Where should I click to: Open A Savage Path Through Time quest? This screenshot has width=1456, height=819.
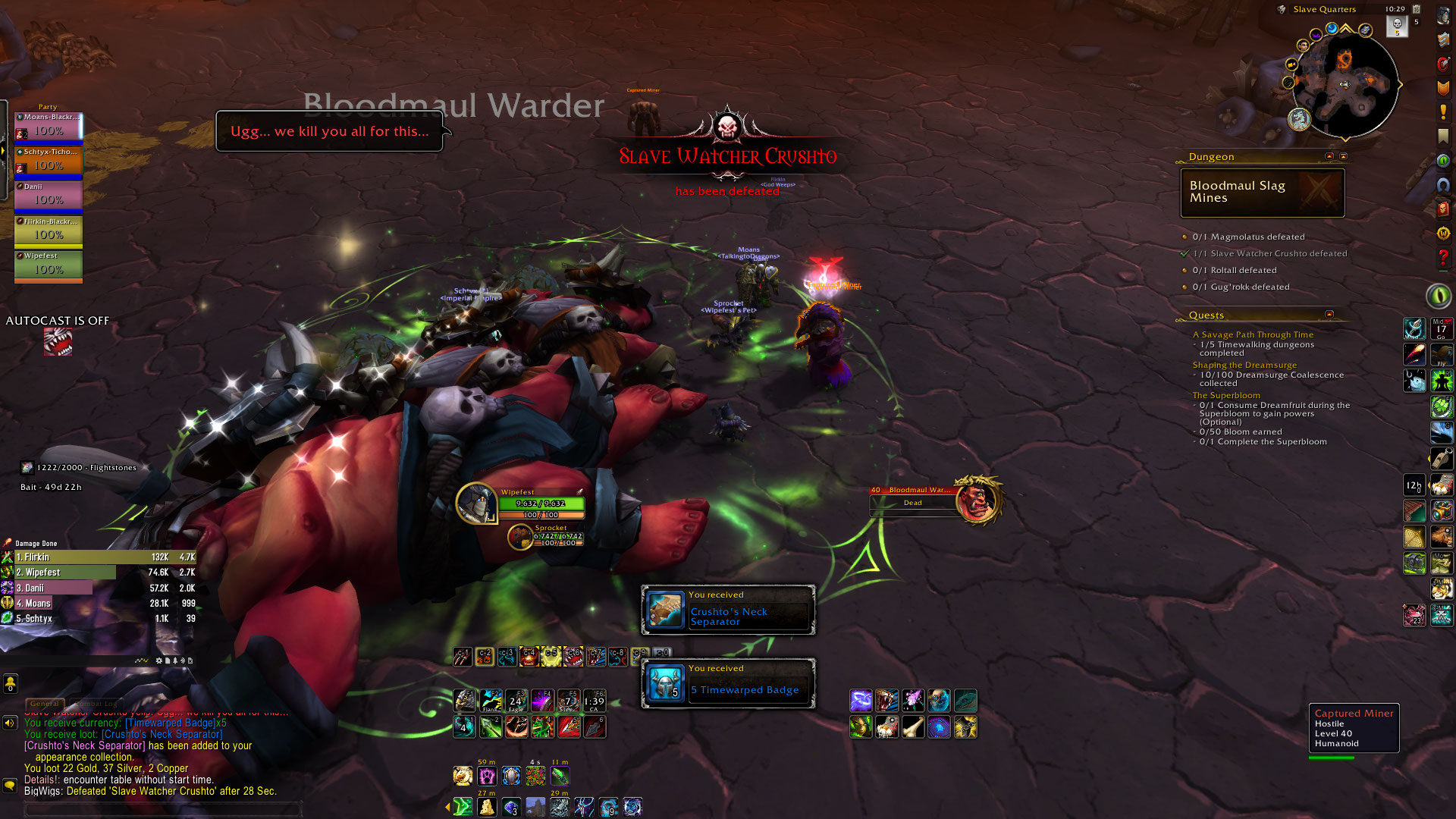click(1253, 334)
